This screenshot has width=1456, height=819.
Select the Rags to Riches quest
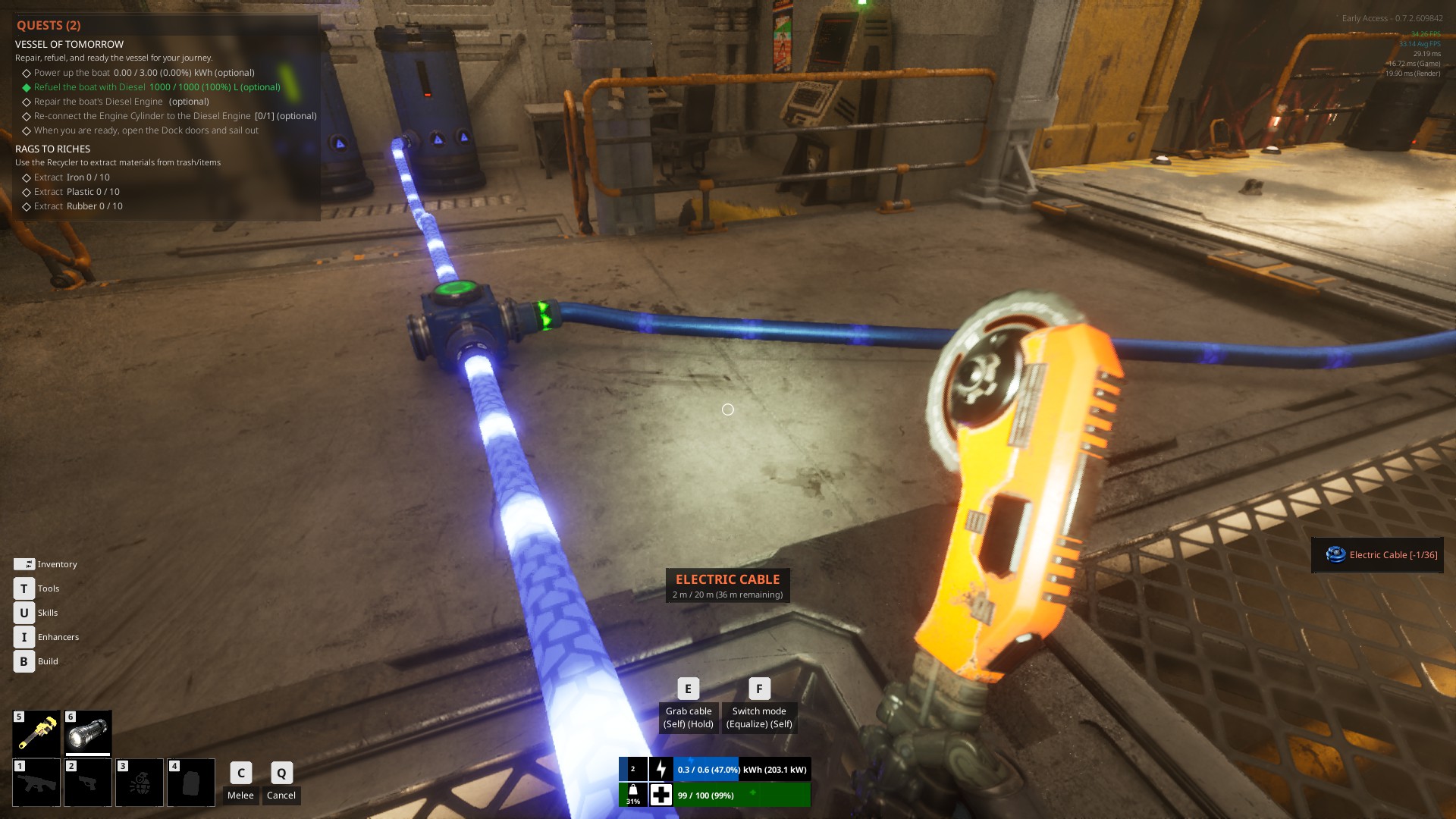tap(52, 149)
